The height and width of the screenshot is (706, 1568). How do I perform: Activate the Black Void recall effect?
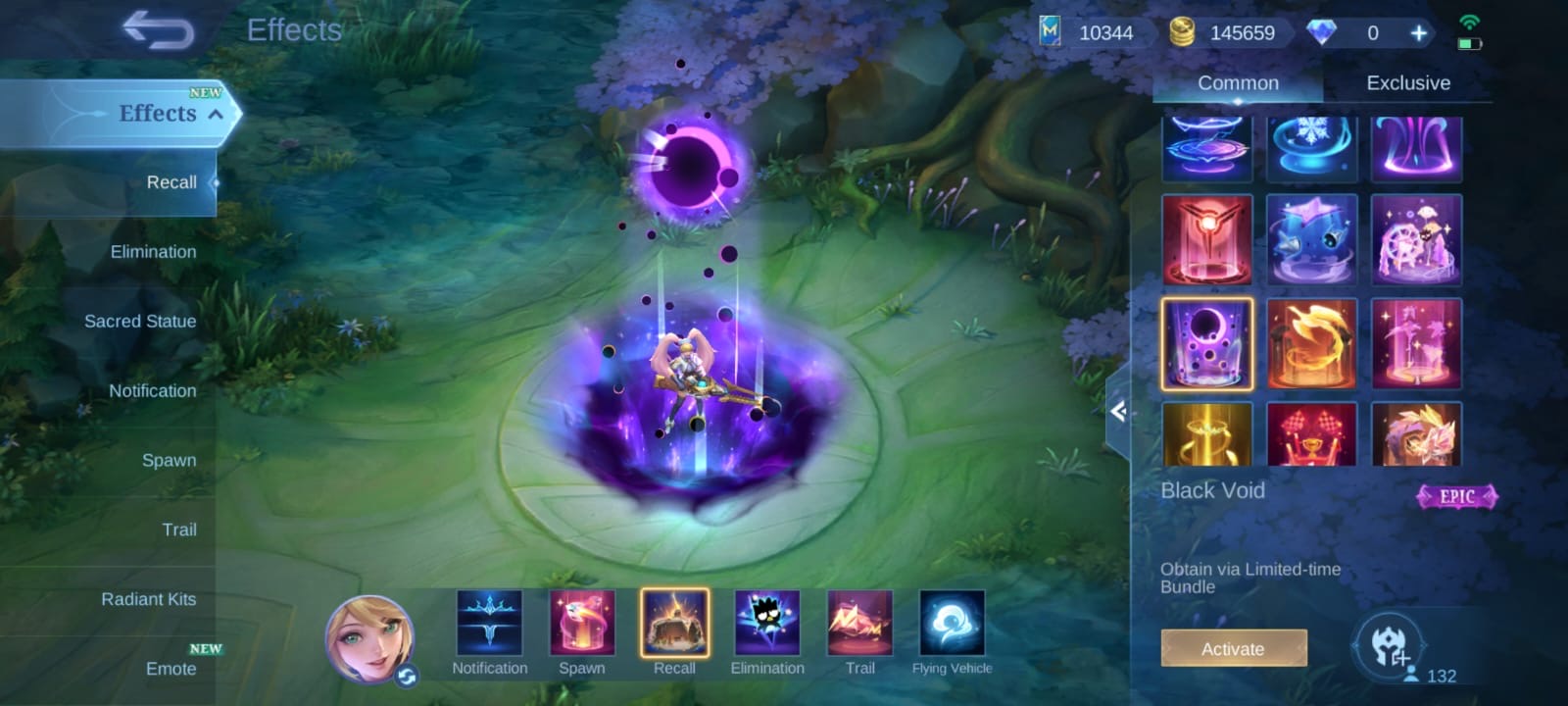click(1233, 648)
